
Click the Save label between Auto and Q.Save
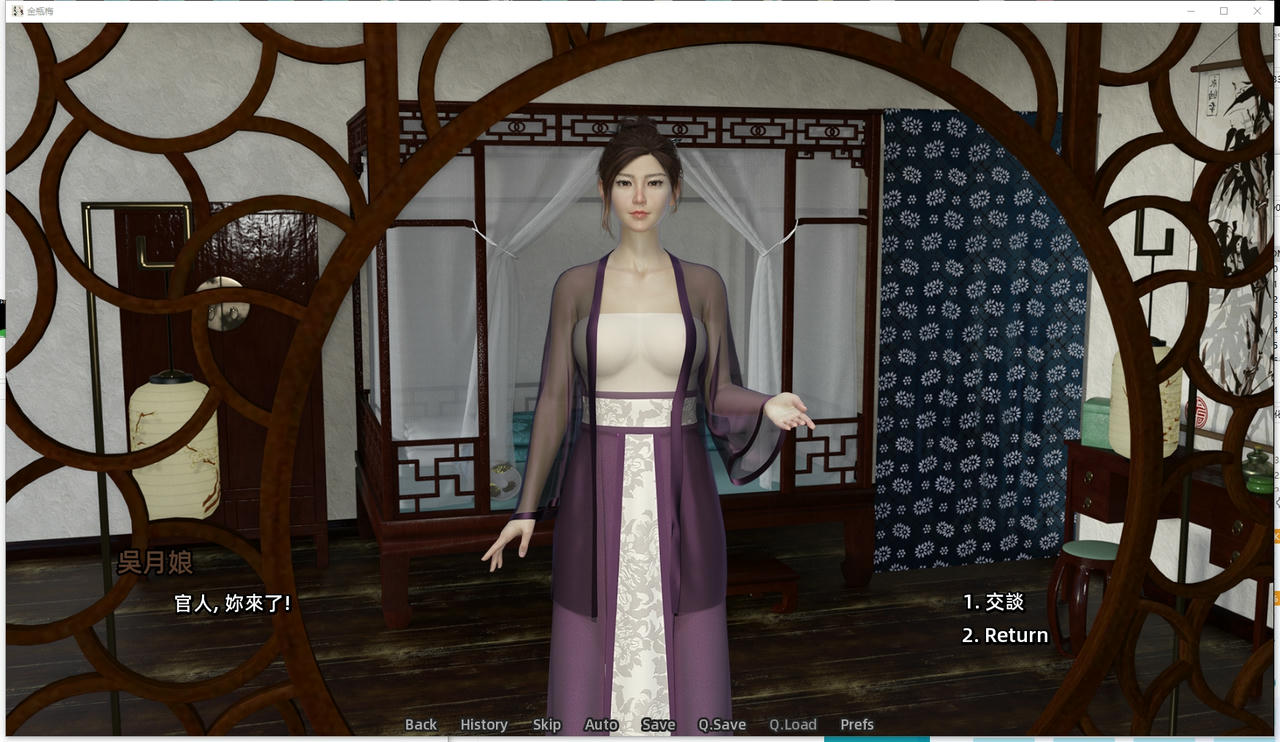pos(658,724)
